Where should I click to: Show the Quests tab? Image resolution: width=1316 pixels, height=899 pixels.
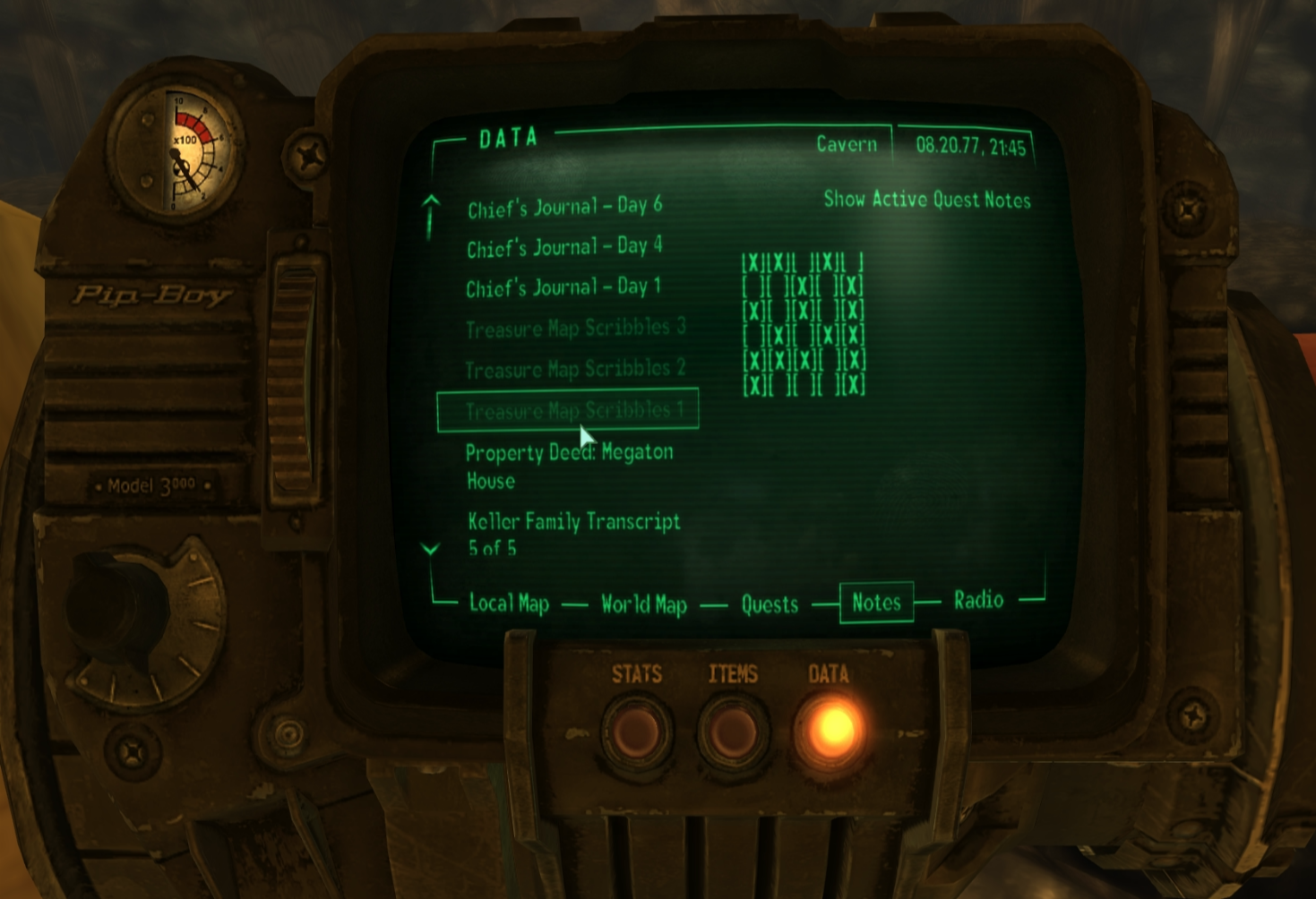tap(770, 605)
